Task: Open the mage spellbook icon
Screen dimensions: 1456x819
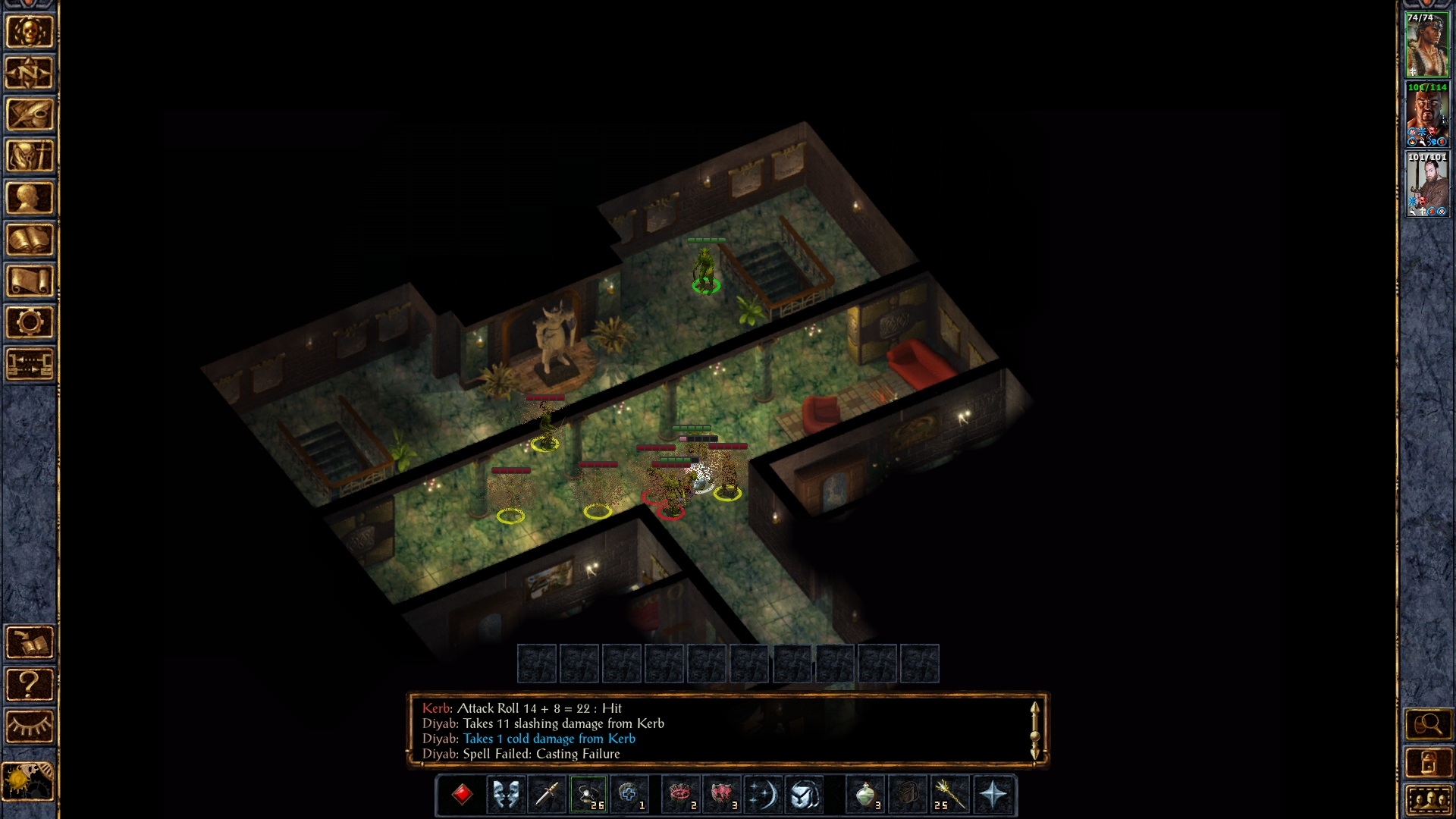Action: pyautogui.click(x=30, y=240)
